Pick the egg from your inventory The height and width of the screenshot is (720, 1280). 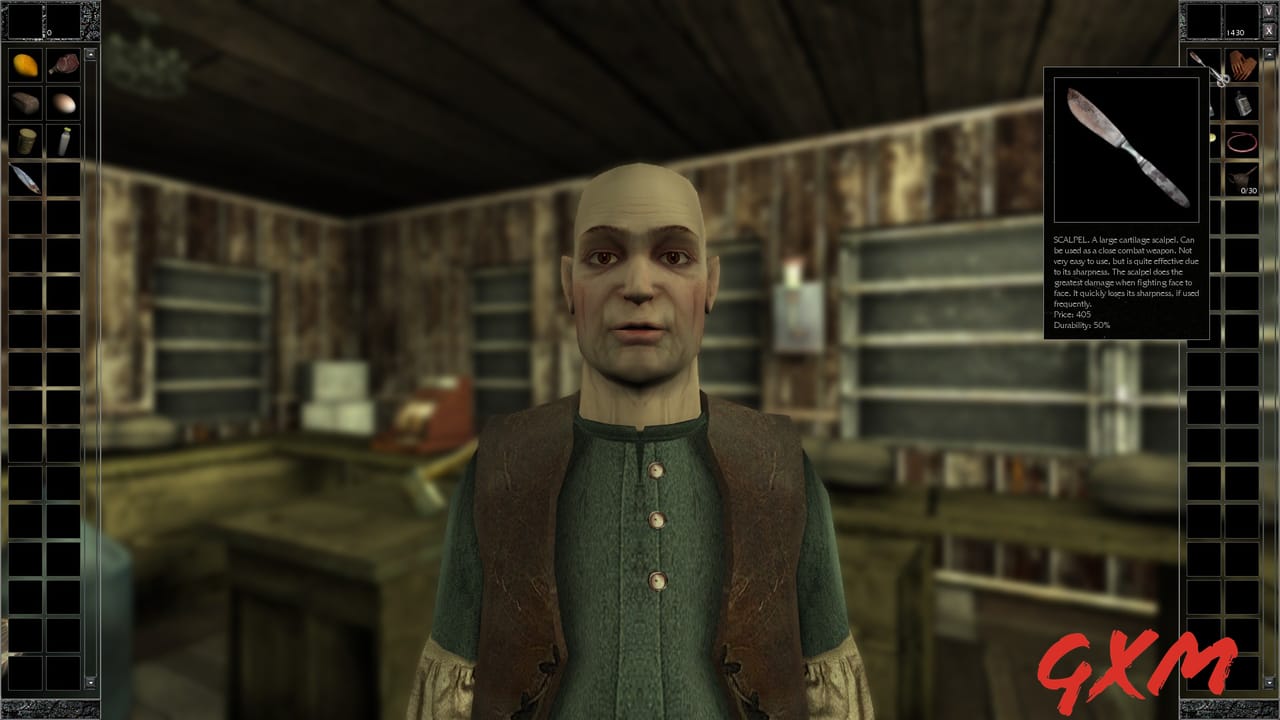(x=65, y=102)
